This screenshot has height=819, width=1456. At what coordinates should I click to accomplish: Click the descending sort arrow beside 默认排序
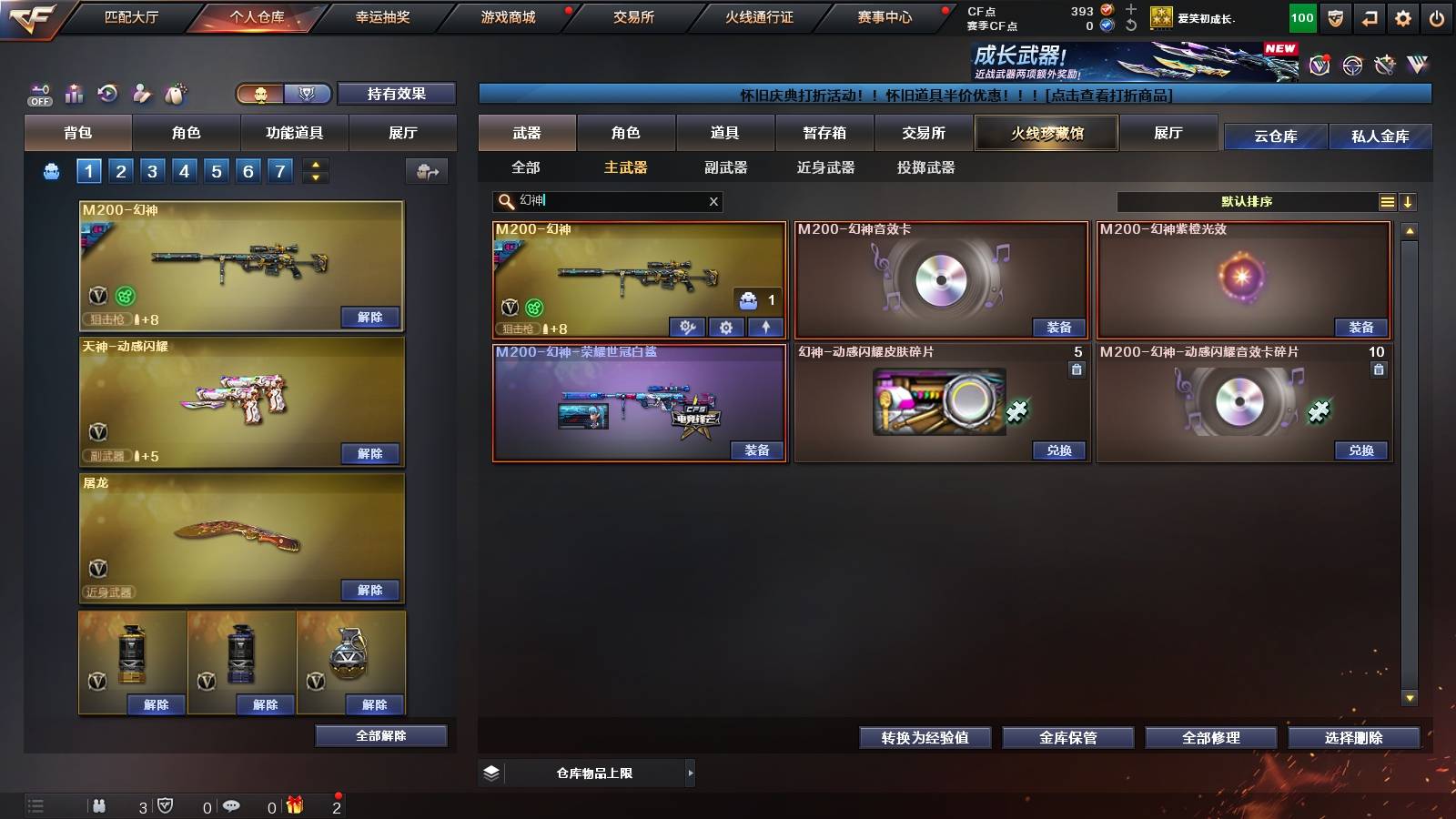[x=1409, y=202]
